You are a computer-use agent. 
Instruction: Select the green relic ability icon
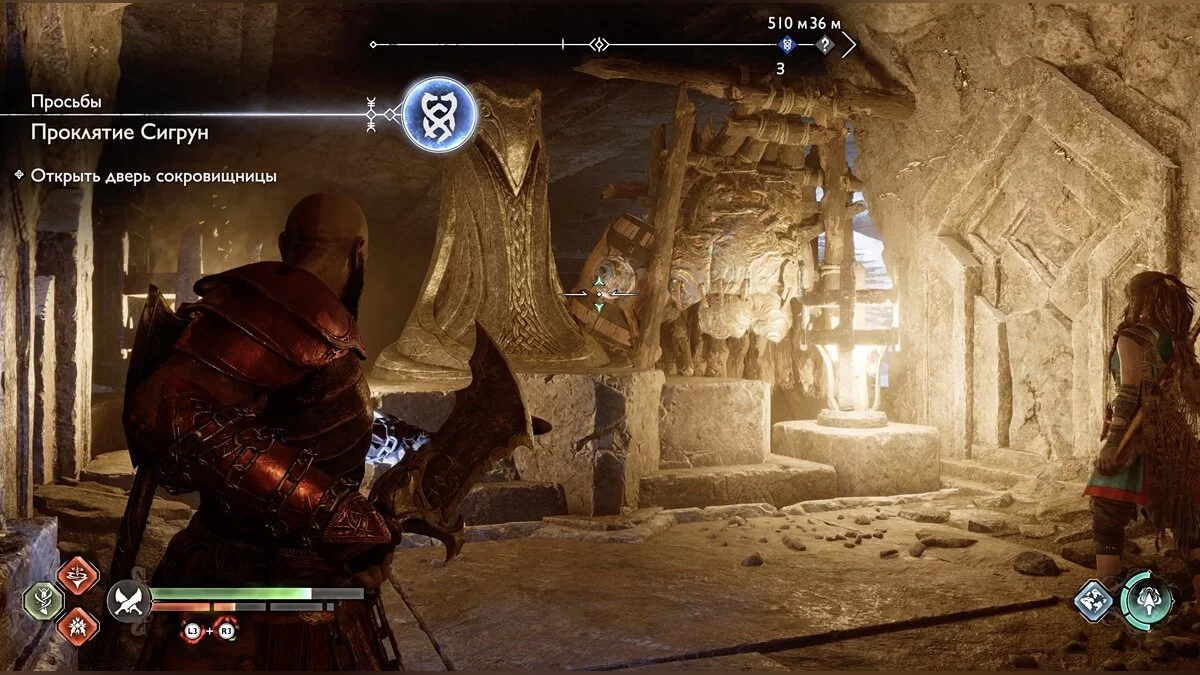[x=44, y=600]
